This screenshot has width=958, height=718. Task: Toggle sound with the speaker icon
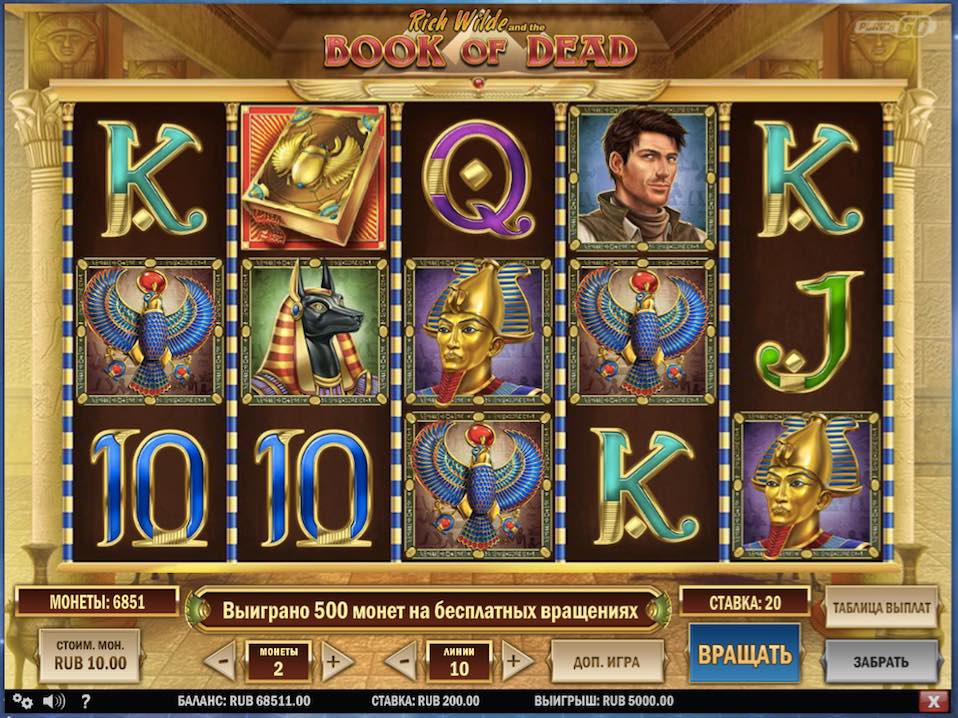(53, 701)
